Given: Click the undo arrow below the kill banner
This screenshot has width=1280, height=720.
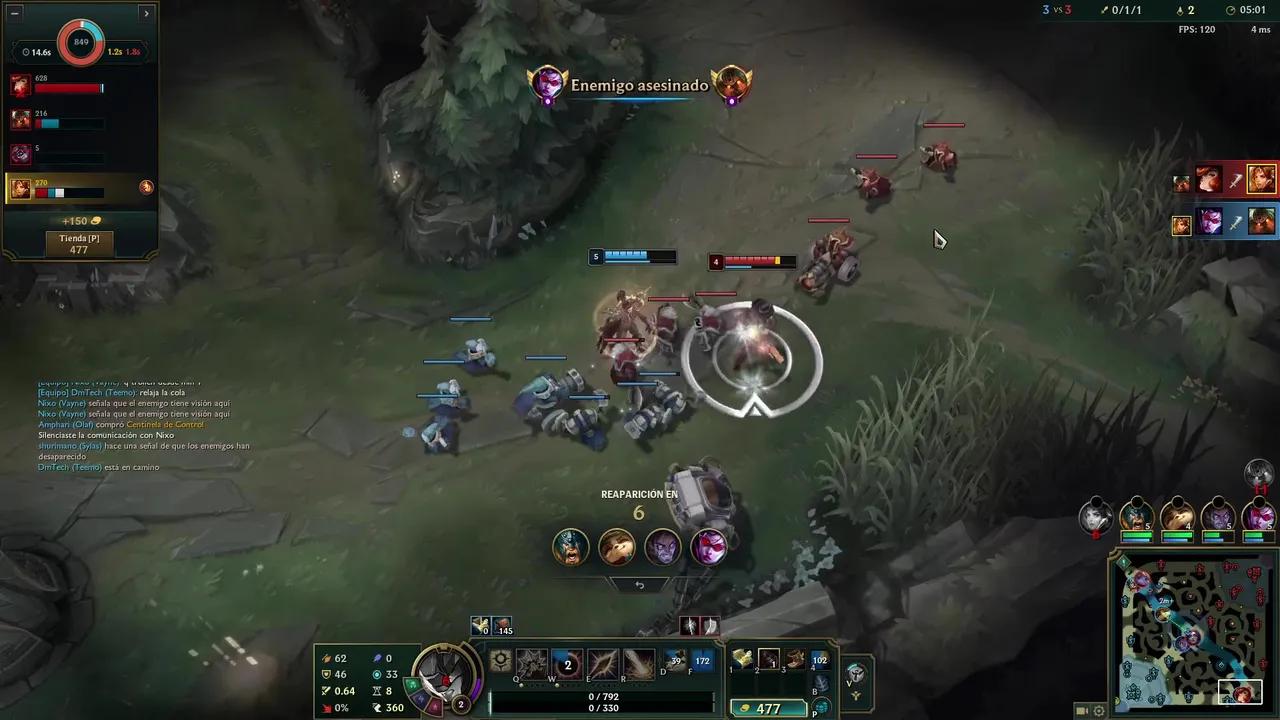Looking at the screenshot, I should [638, 584].
